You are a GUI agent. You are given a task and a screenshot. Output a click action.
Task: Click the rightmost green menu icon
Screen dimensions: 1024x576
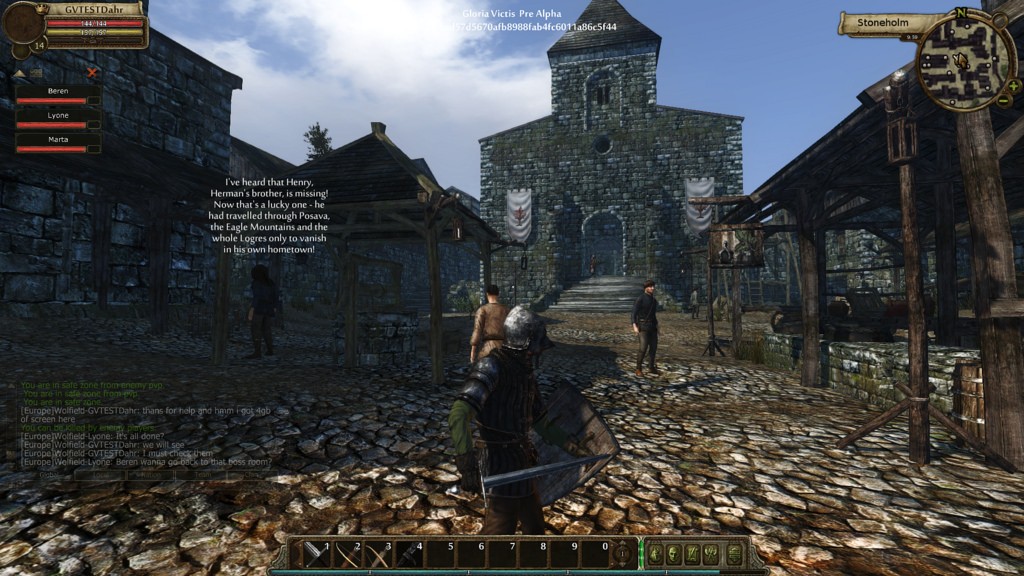pyautogui.click(x=735, y=553)
